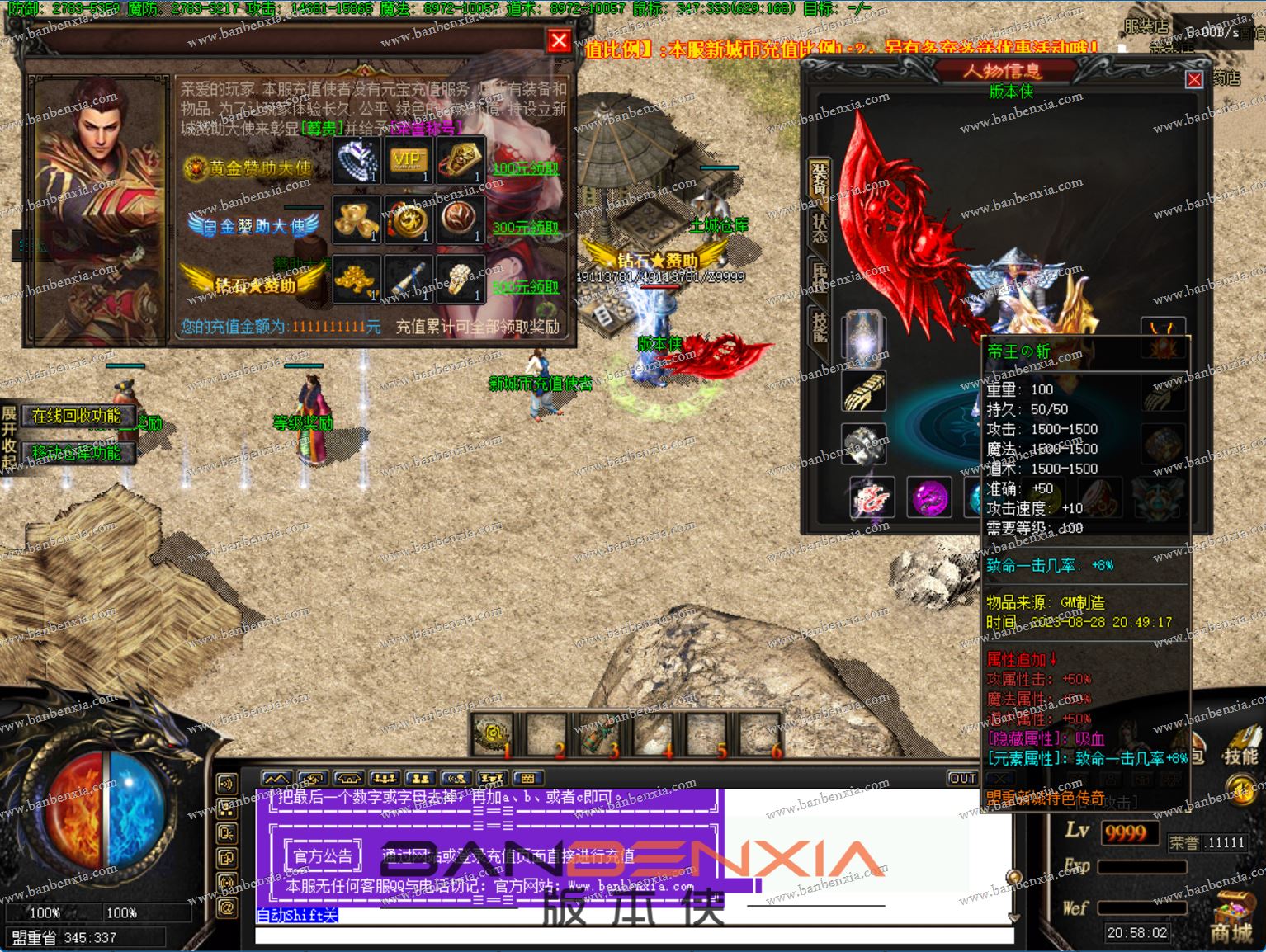Click the OUT button above chat
The height and width of the screenshot is (952, 1266).
[x=962, y=778]
